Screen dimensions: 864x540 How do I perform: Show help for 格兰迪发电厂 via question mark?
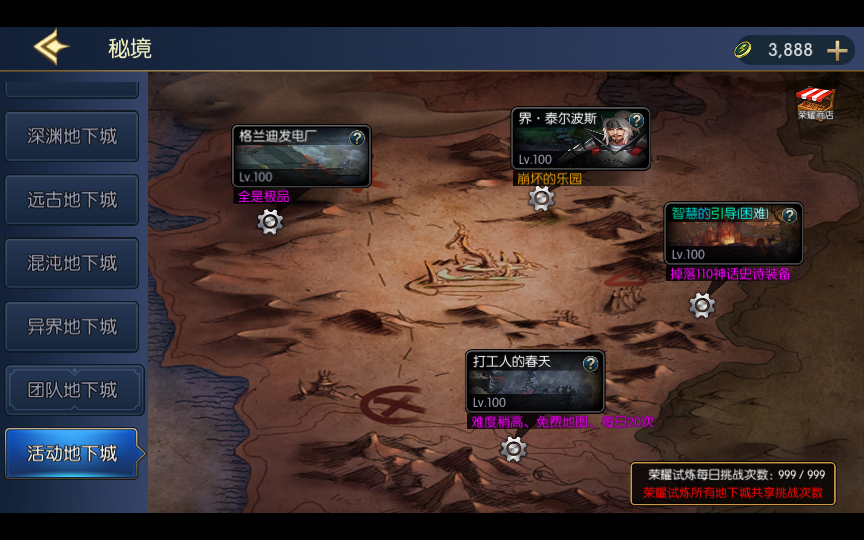coord(357,138)
